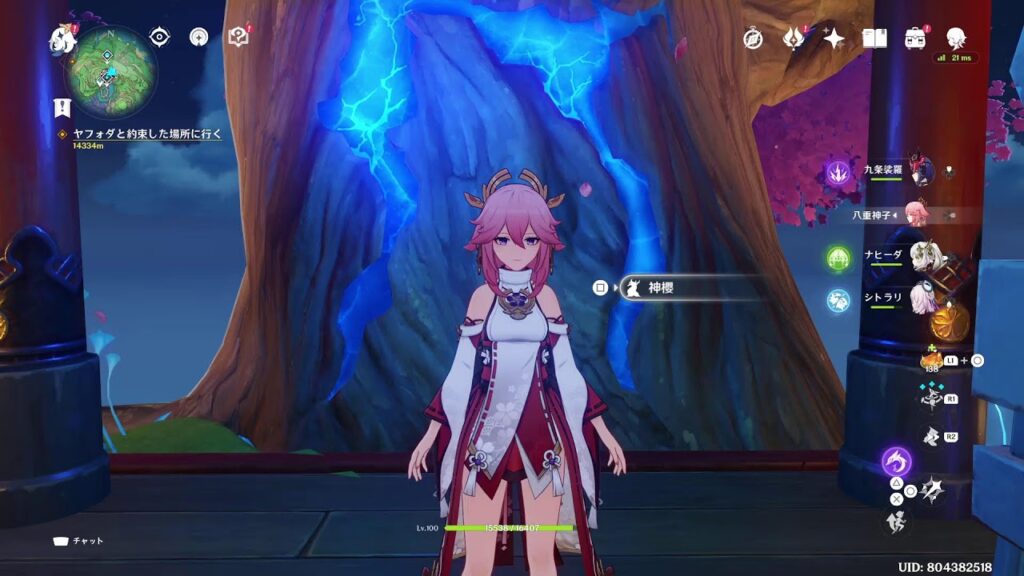The image size is (1024, 576).
Task: Switch to party member シトラリ
Action: tap(920, 299)
